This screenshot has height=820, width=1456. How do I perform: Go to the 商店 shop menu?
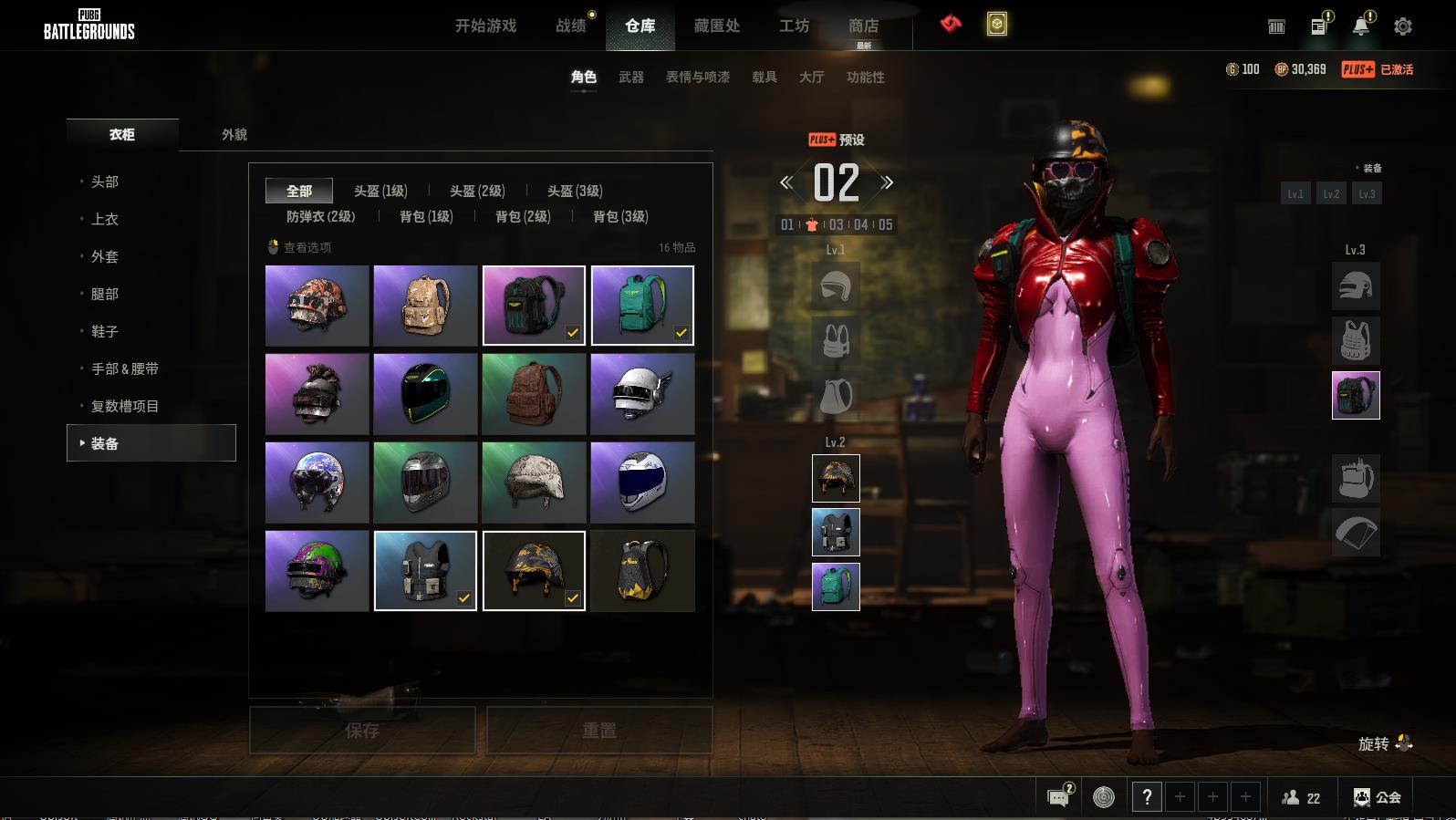pyautogui.click(x=863, y=26)
